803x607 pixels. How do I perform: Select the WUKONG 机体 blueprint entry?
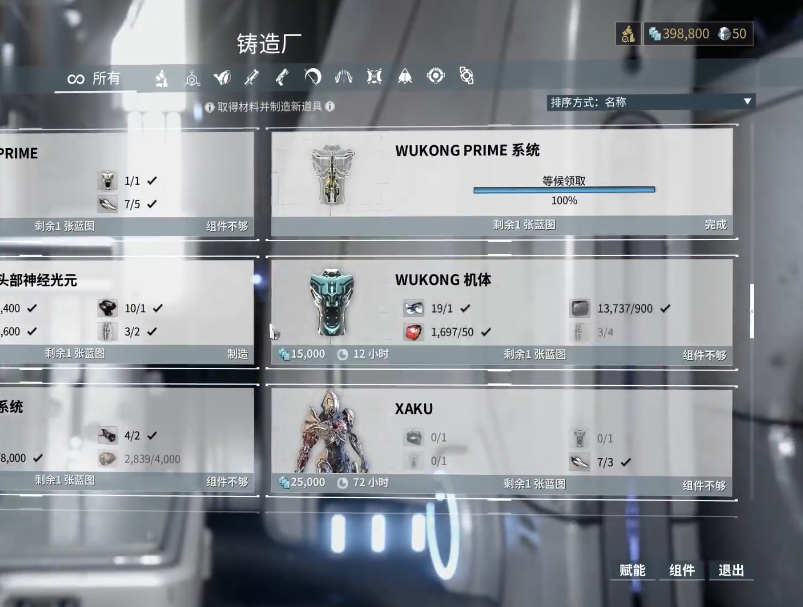(501, 310)
